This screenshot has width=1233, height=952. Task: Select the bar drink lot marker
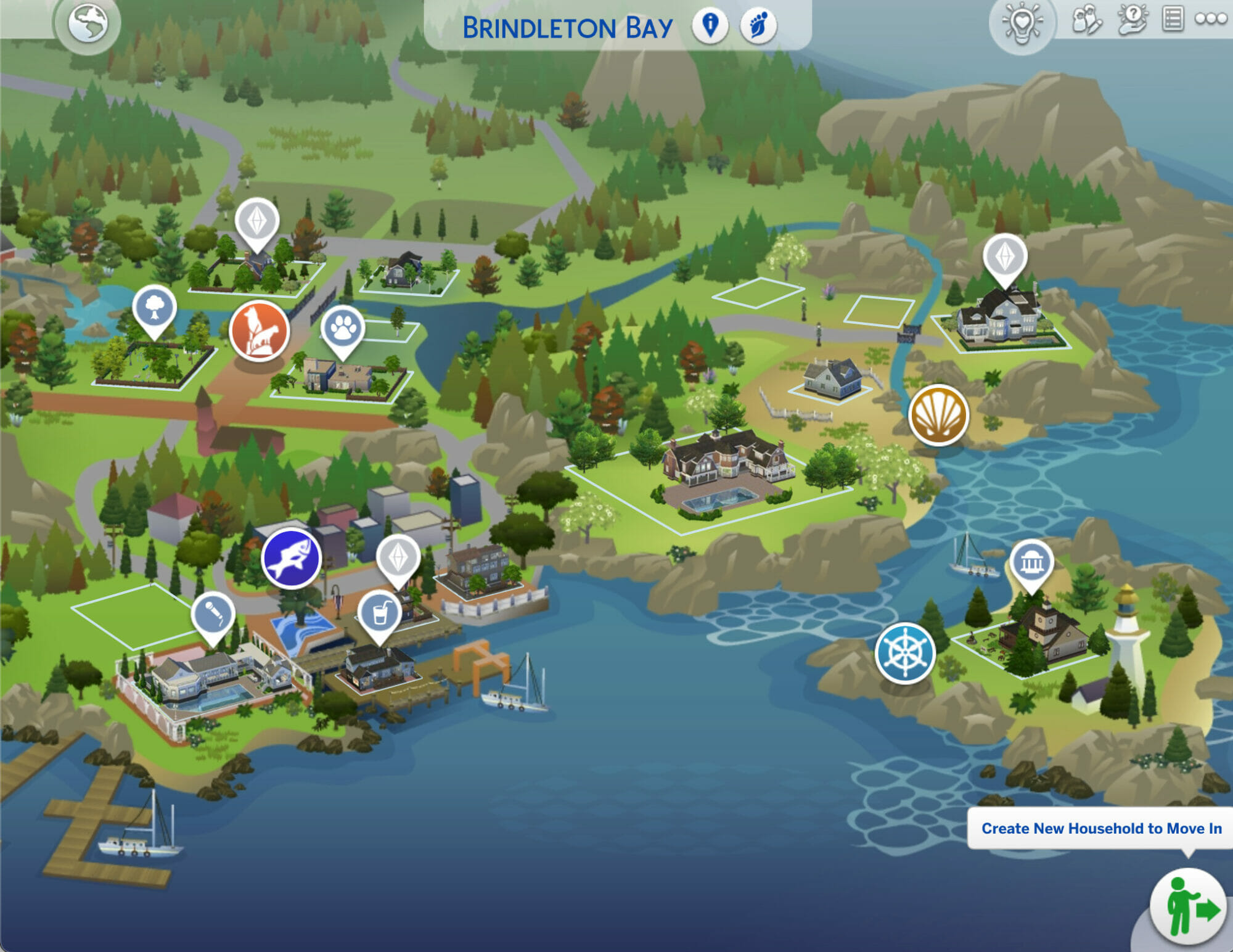(x=380, y=612)
